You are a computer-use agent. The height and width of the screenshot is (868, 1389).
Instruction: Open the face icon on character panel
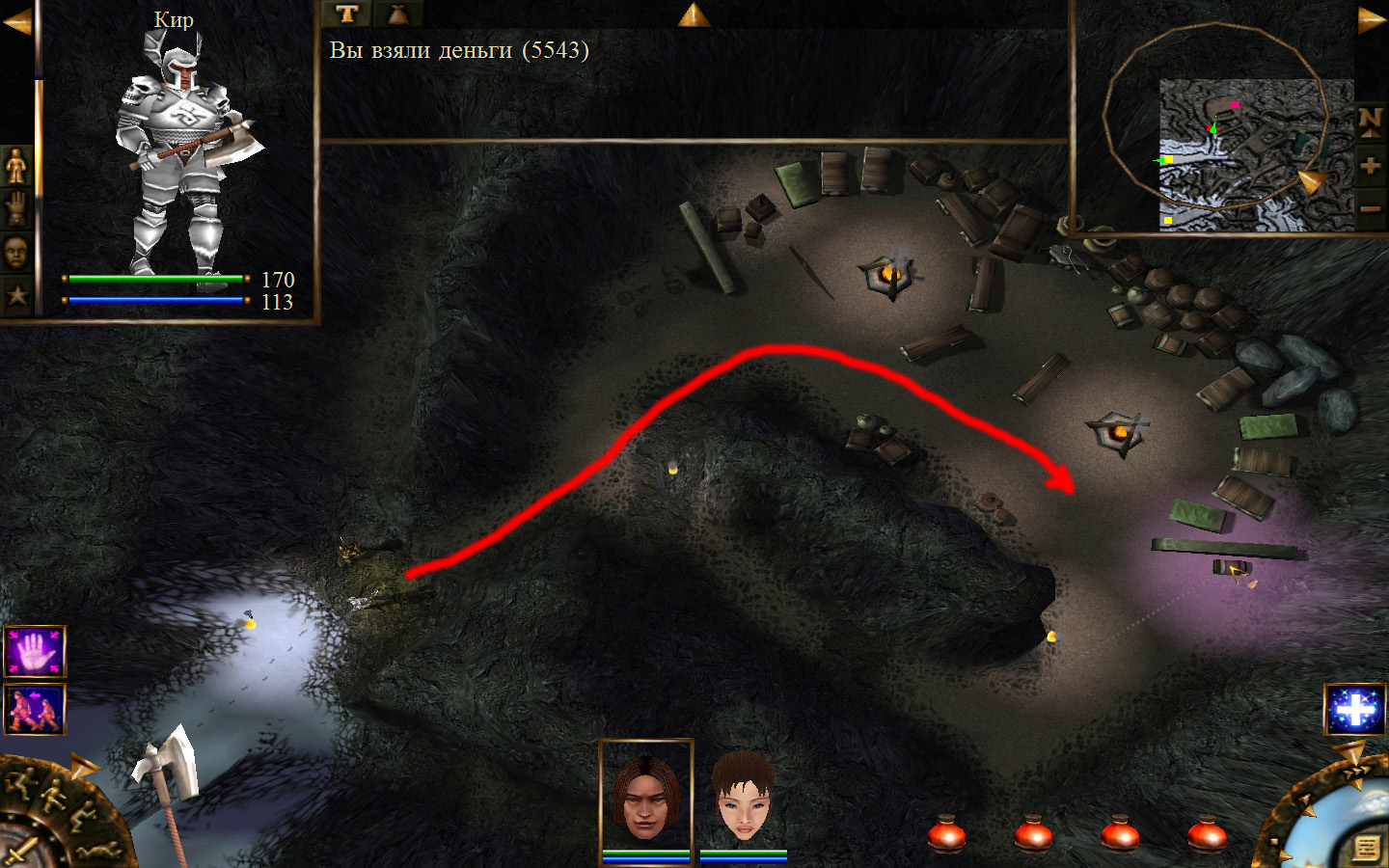16,252
